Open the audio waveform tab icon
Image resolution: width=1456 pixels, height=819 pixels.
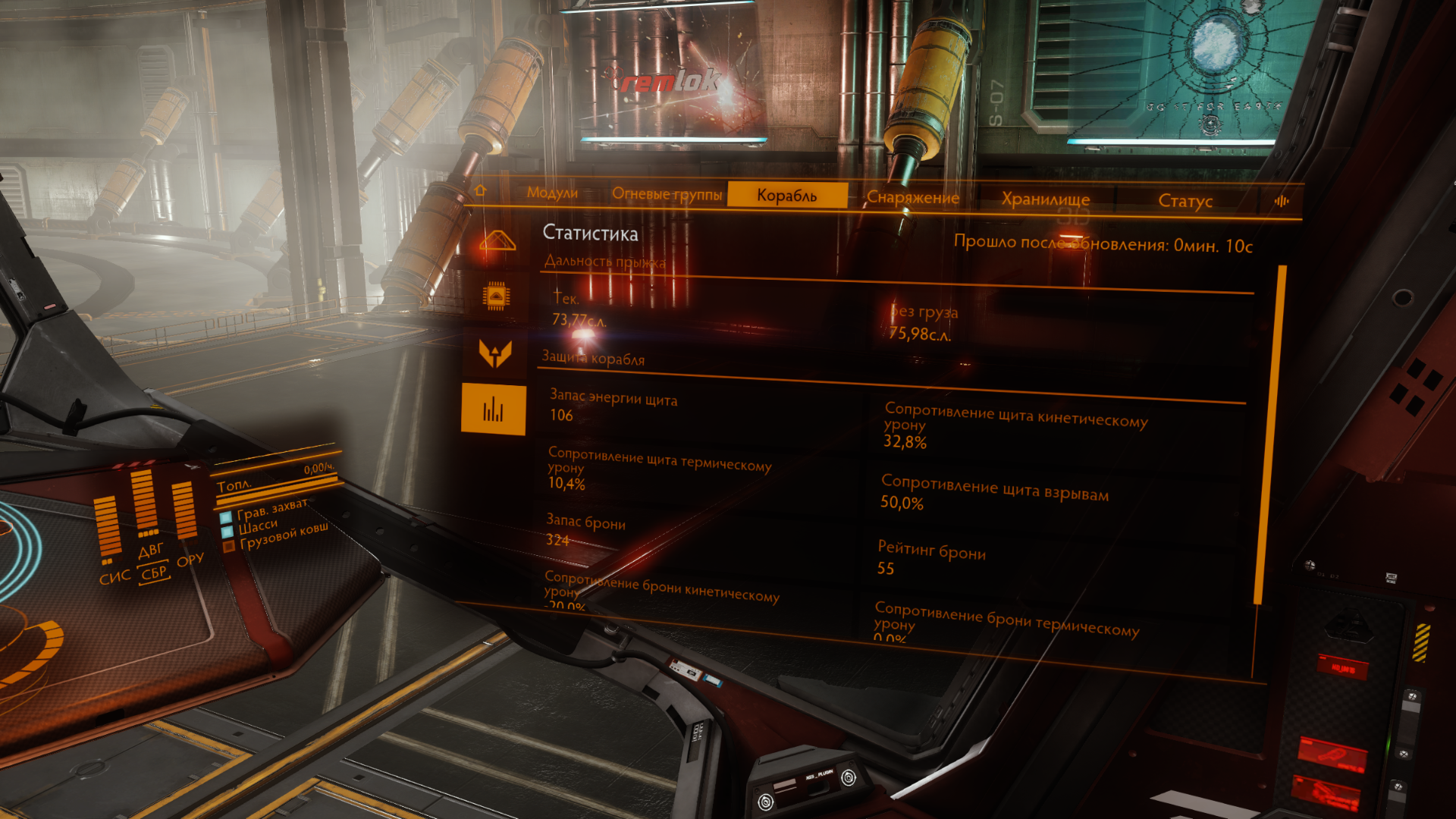(x=1282, y=201)
